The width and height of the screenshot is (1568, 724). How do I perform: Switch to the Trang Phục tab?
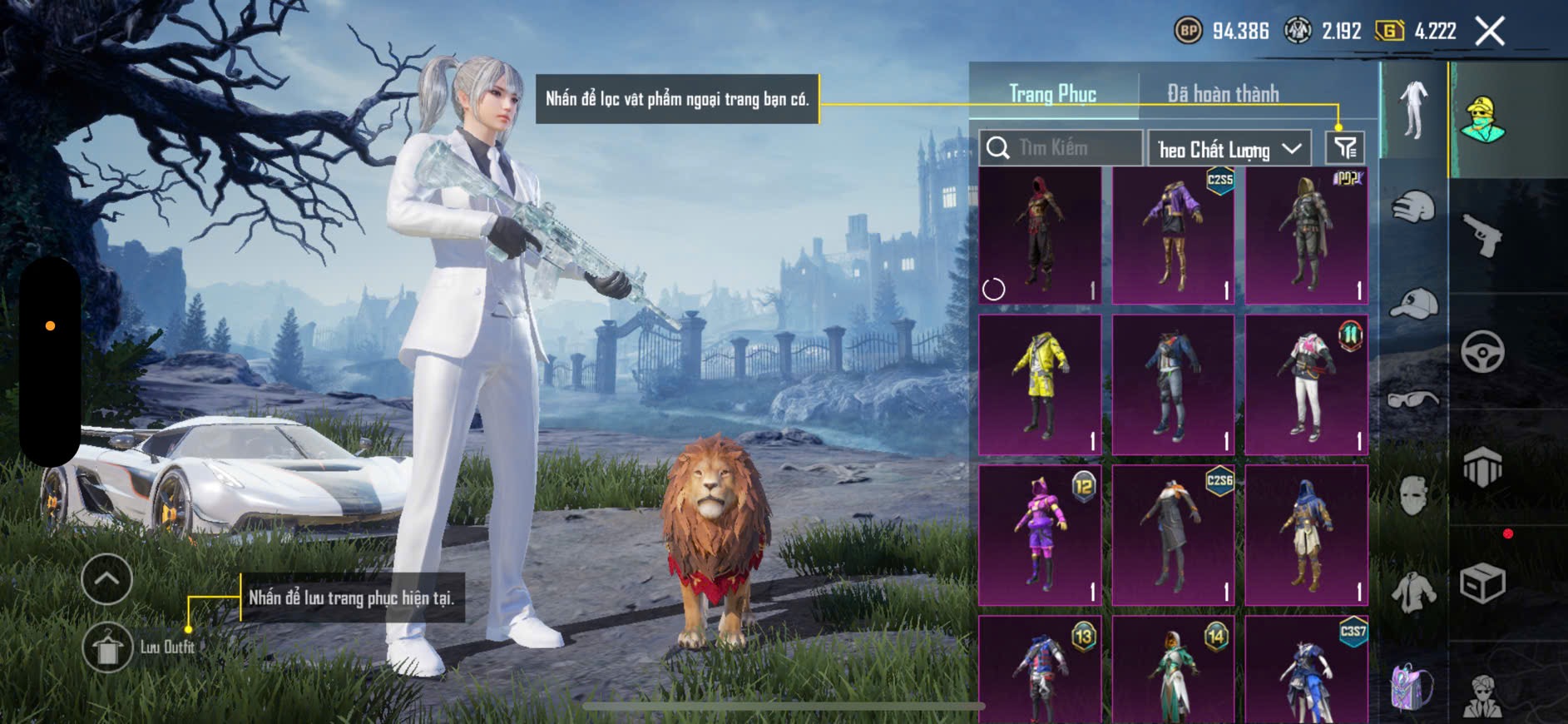(1052, 94)
